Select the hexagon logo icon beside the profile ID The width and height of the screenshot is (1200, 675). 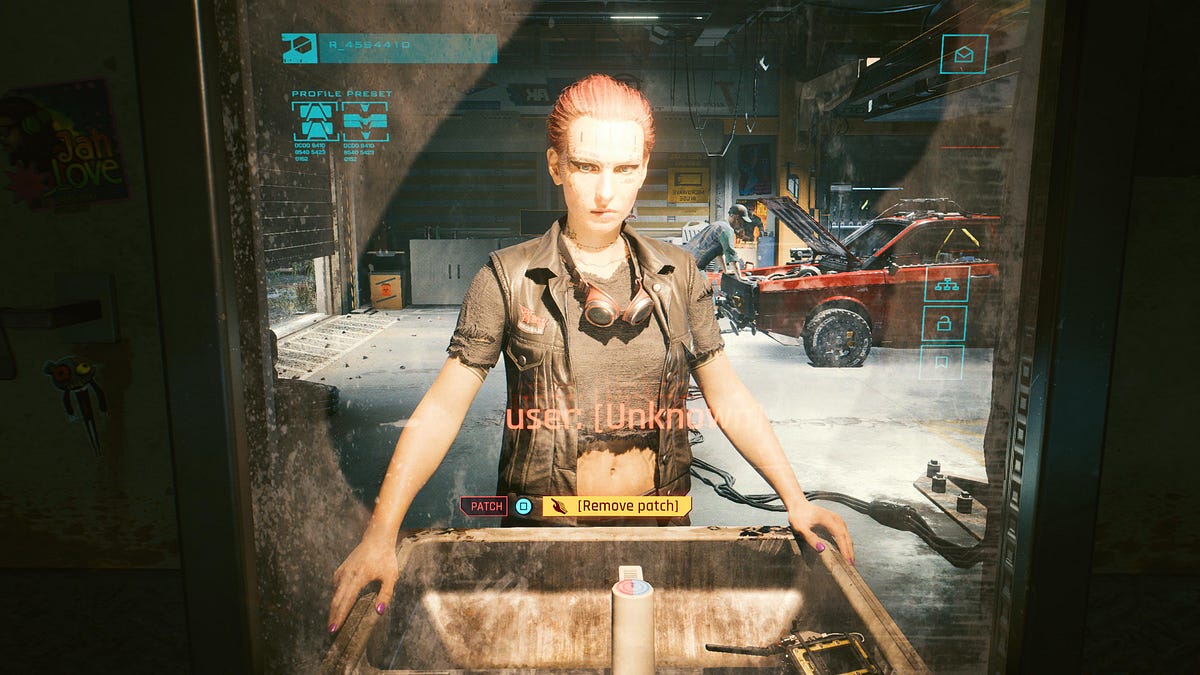(299, 47)
